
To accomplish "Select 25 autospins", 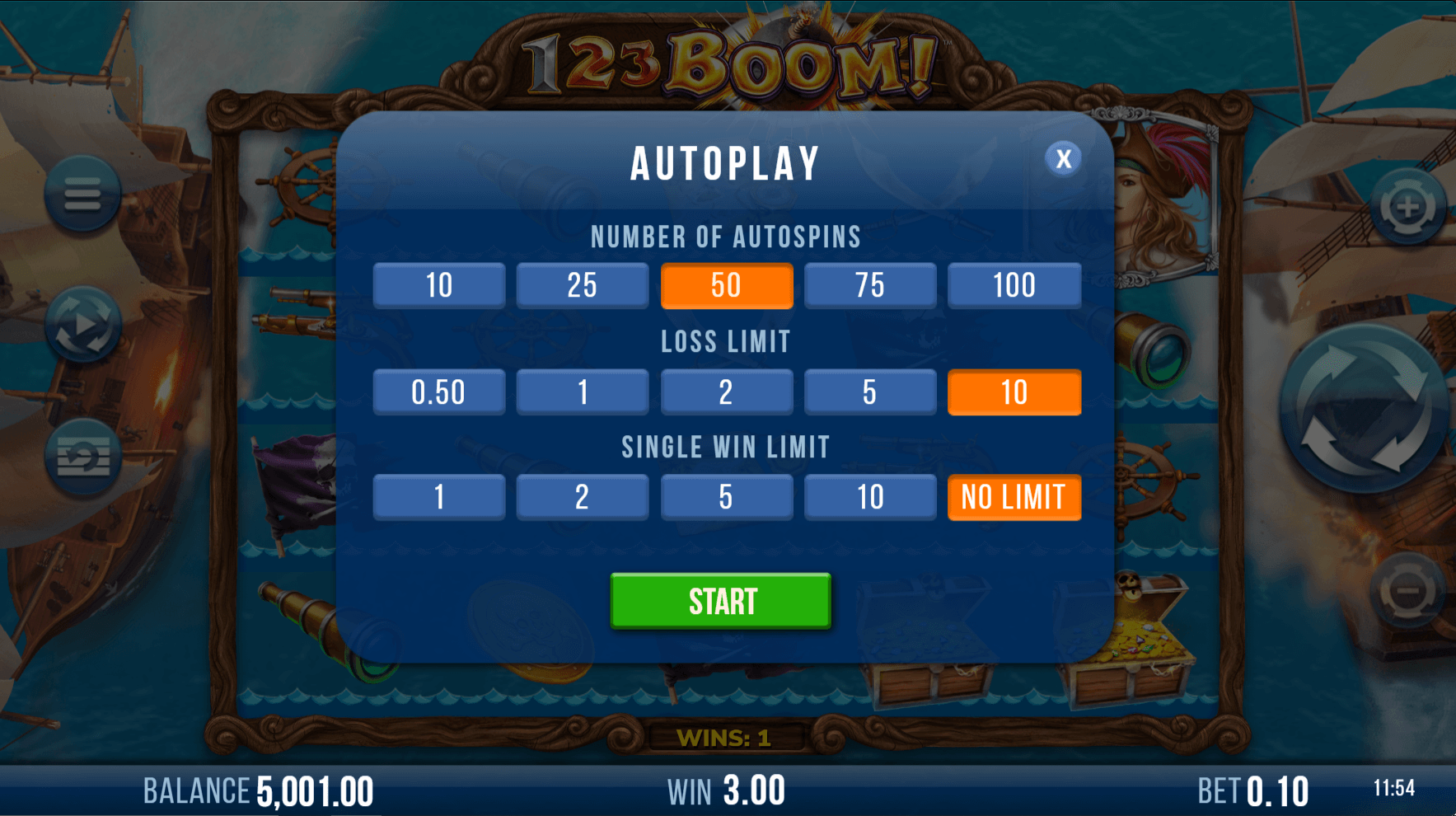I will click(583, 286).
